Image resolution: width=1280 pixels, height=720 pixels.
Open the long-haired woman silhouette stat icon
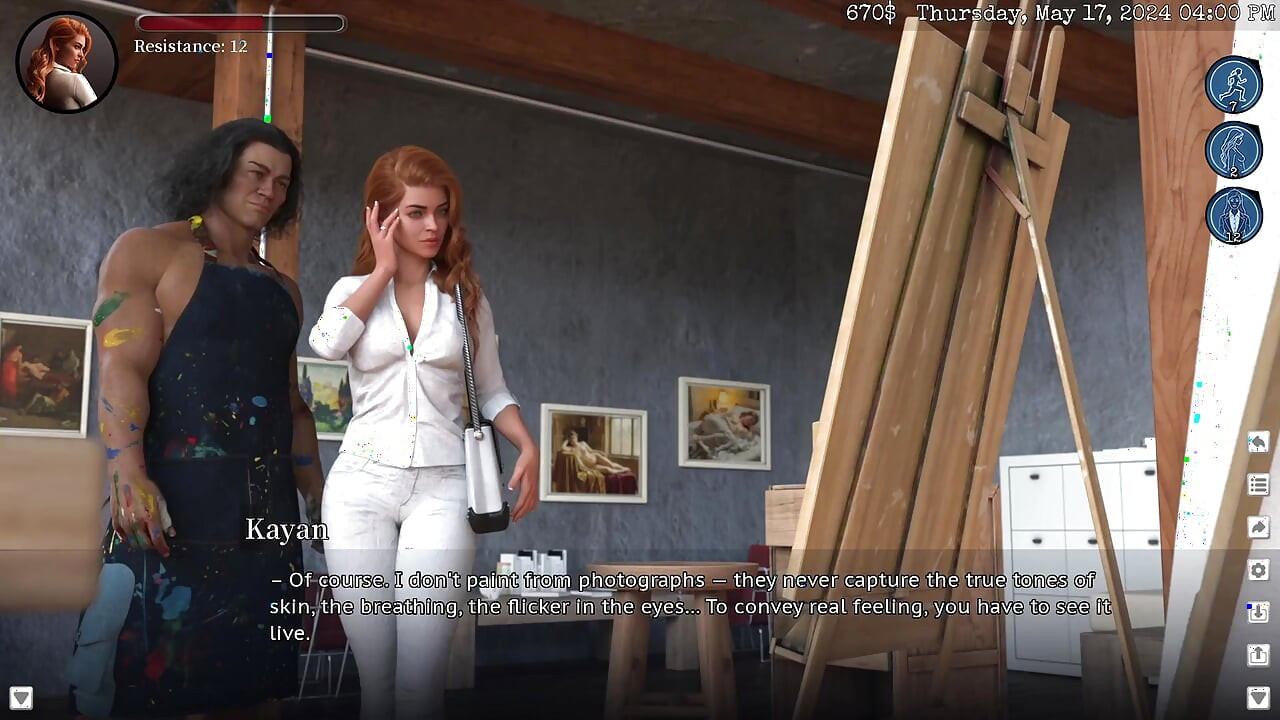(x=1233, y=150)
